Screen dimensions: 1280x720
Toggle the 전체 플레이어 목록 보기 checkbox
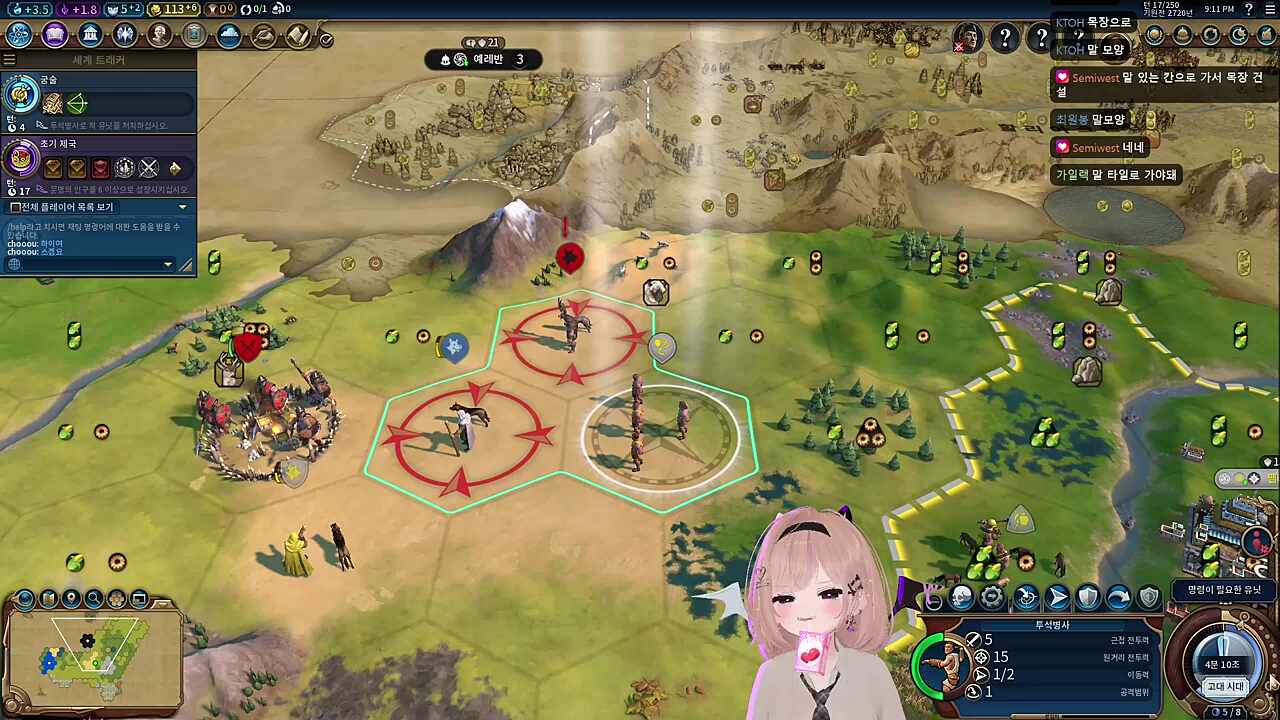point(15,207)
